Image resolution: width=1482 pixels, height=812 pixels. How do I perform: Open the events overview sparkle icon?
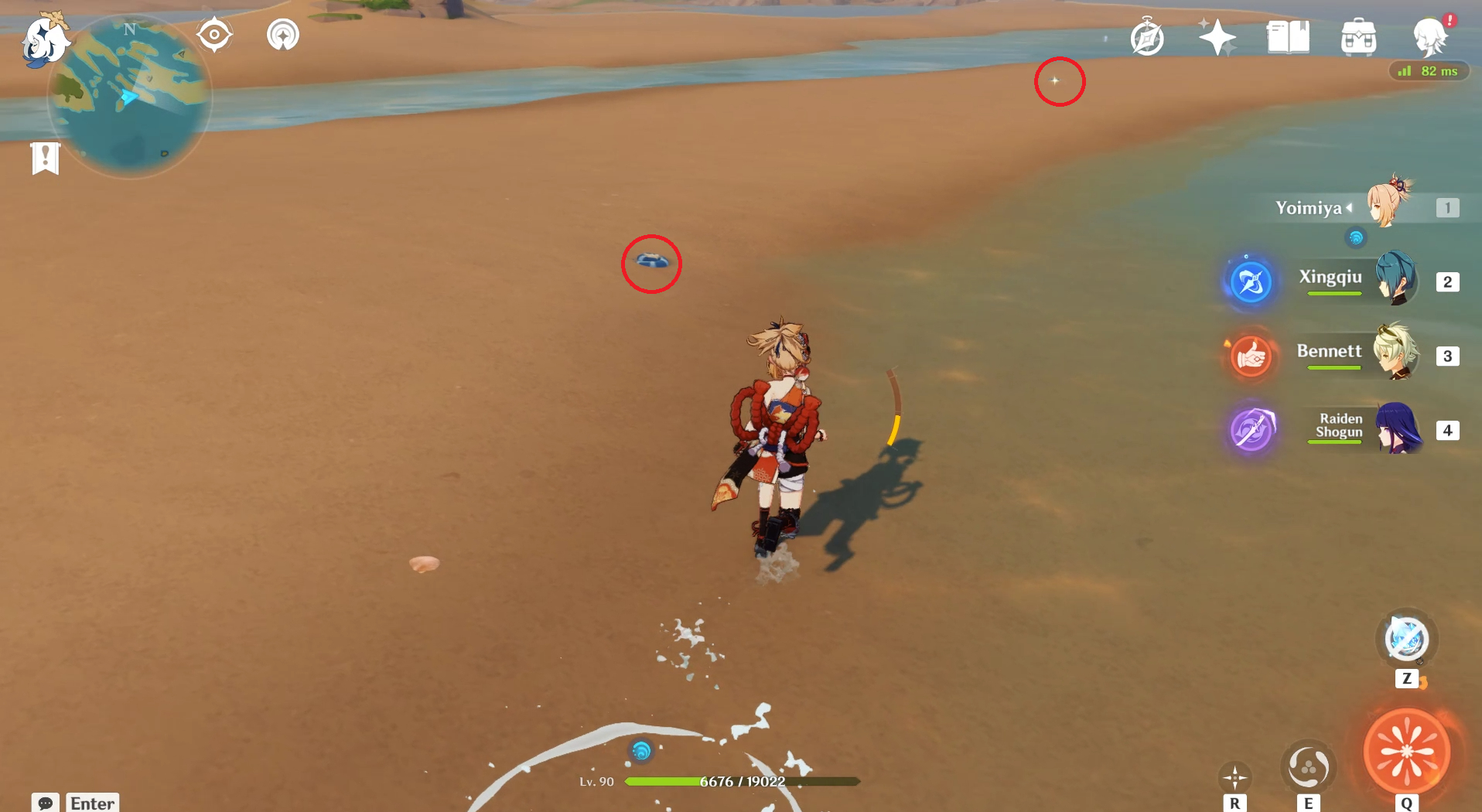tap(1216, 35)
